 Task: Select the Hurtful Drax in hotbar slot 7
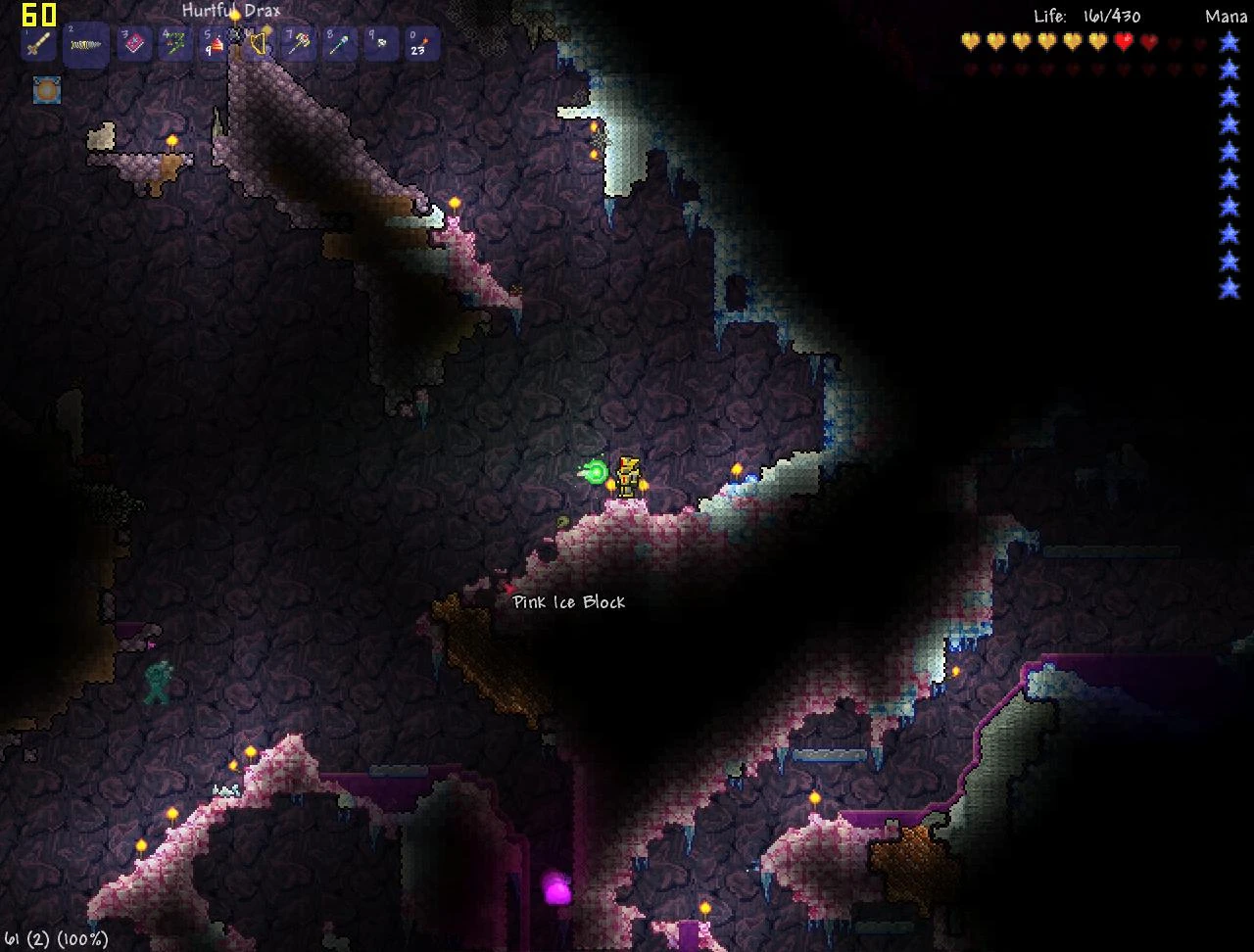(x=298, y=44)
